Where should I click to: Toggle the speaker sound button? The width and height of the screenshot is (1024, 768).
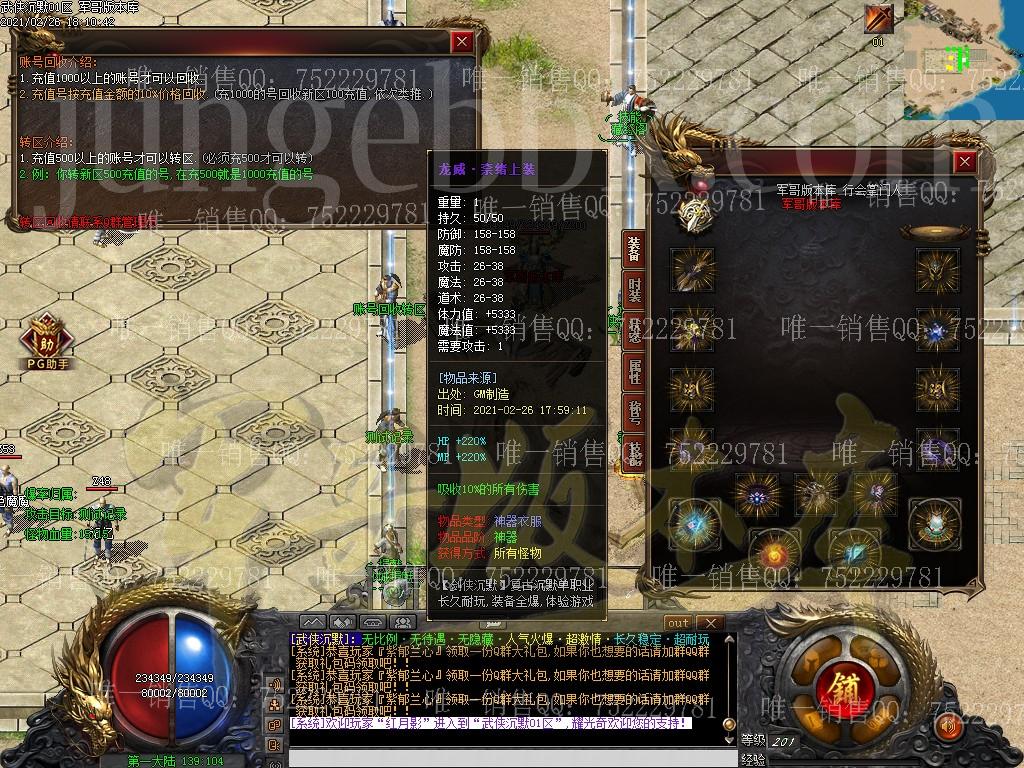click(x=948, y=725)
